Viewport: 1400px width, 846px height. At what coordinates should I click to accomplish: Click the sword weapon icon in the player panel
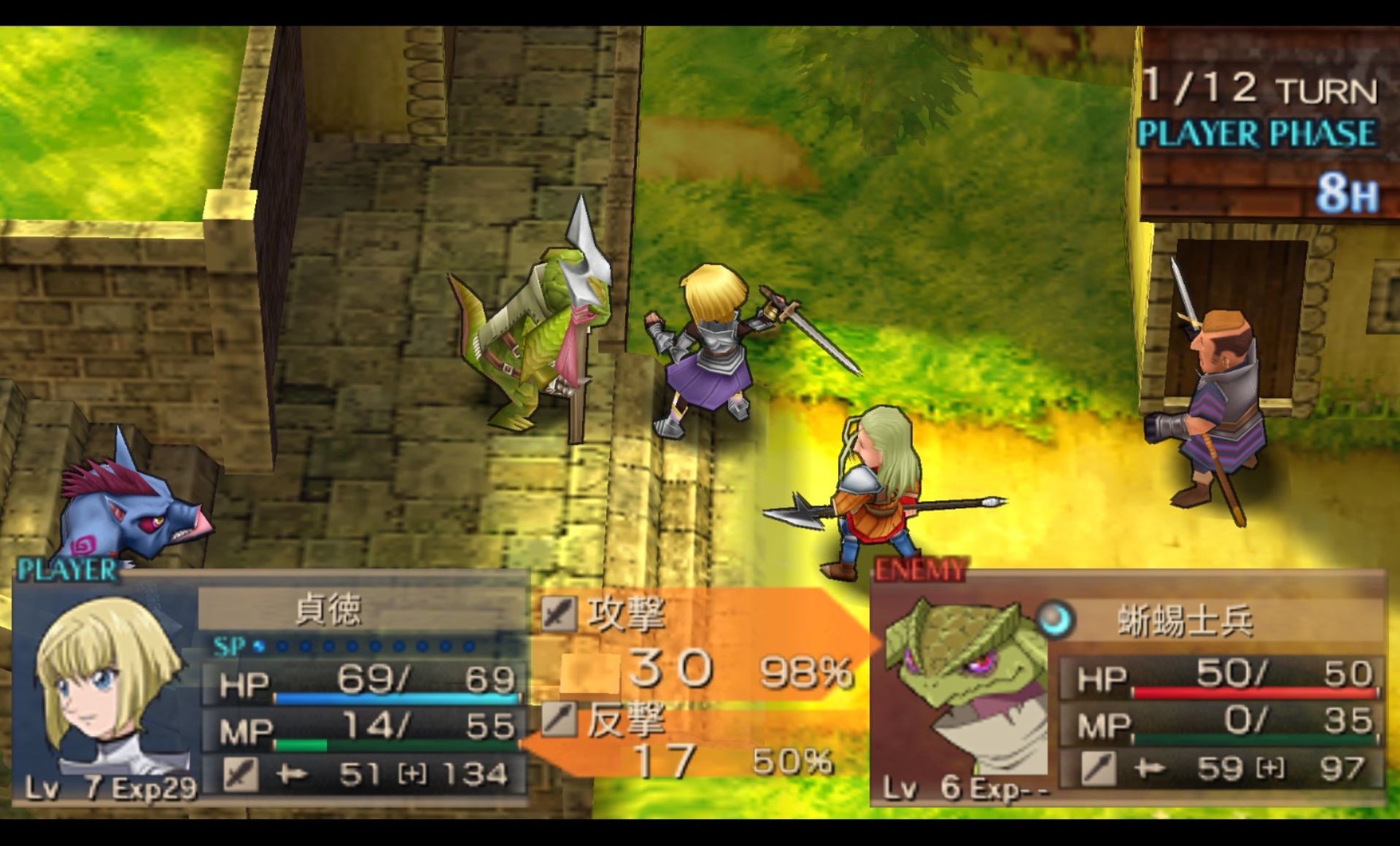240,774
